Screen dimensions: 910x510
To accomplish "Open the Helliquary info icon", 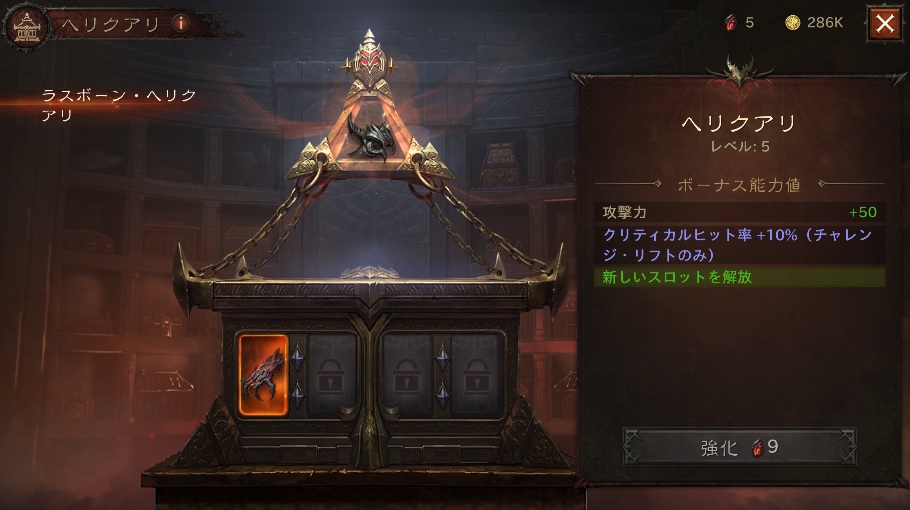I will pyautogui.click(x=182, y=24).
